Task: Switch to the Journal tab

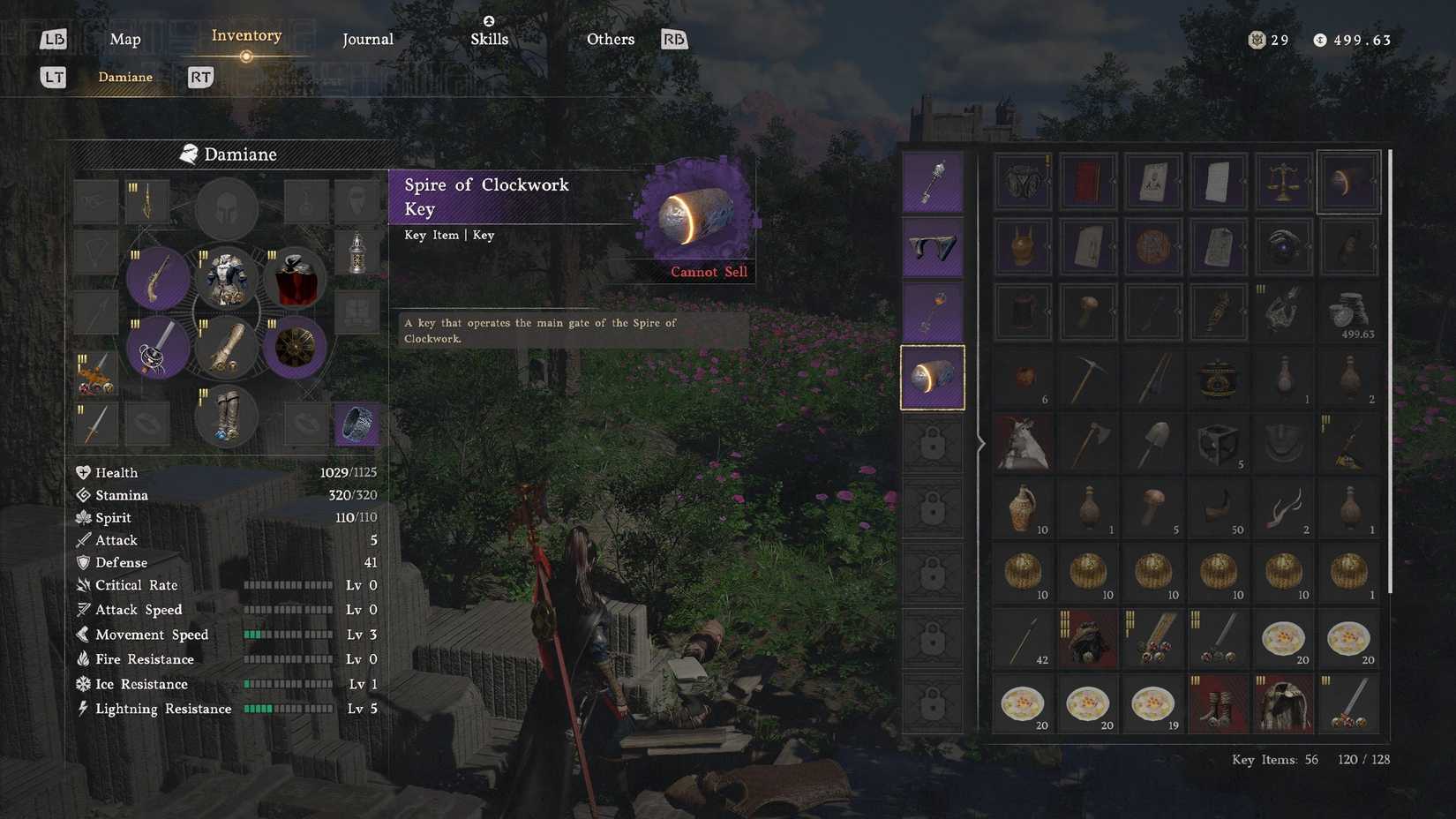Action: tap(367, 39)
